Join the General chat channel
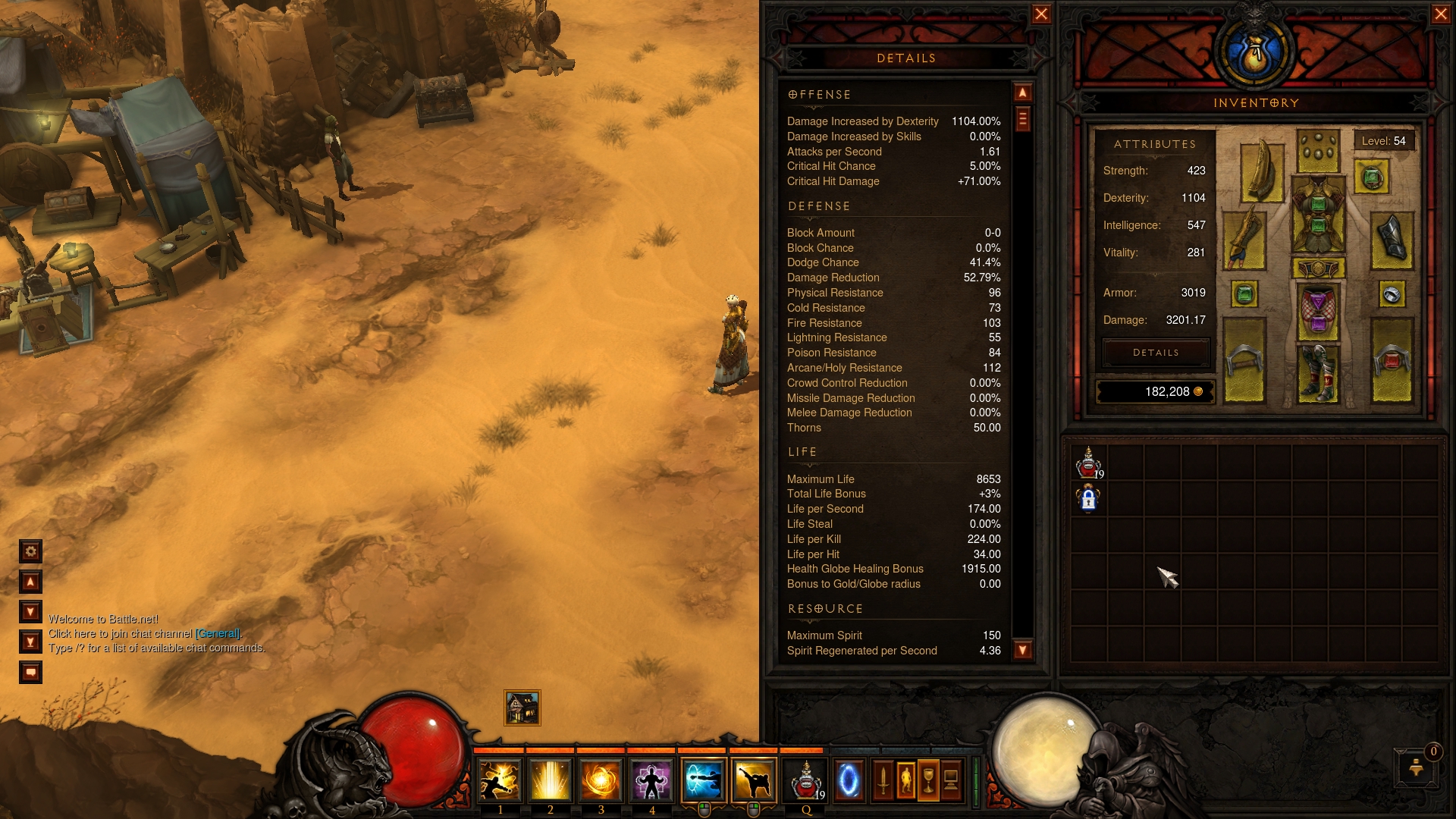1456x819 pixels. pos(218,634)
